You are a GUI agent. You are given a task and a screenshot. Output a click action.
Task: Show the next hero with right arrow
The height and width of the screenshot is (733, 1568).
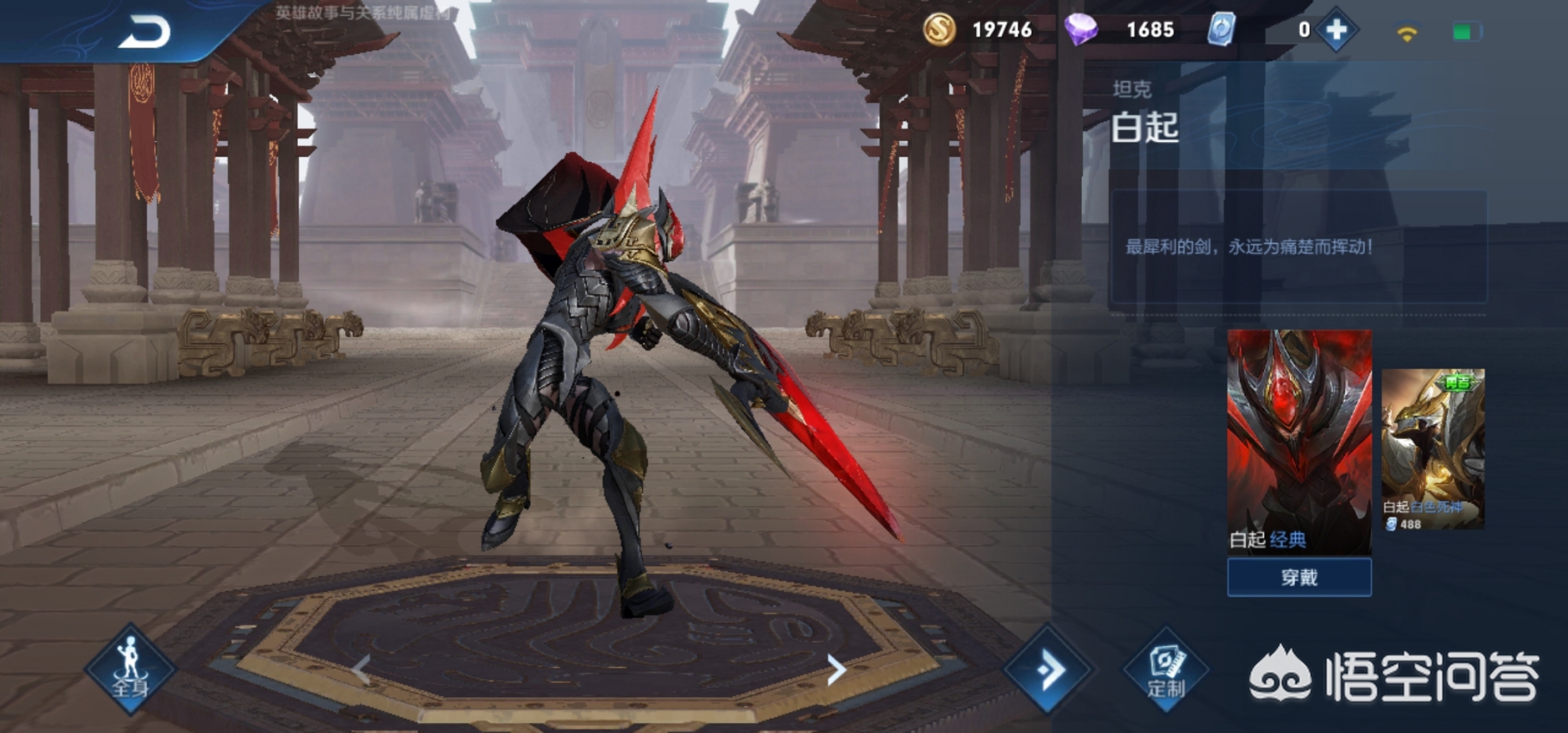836,670
